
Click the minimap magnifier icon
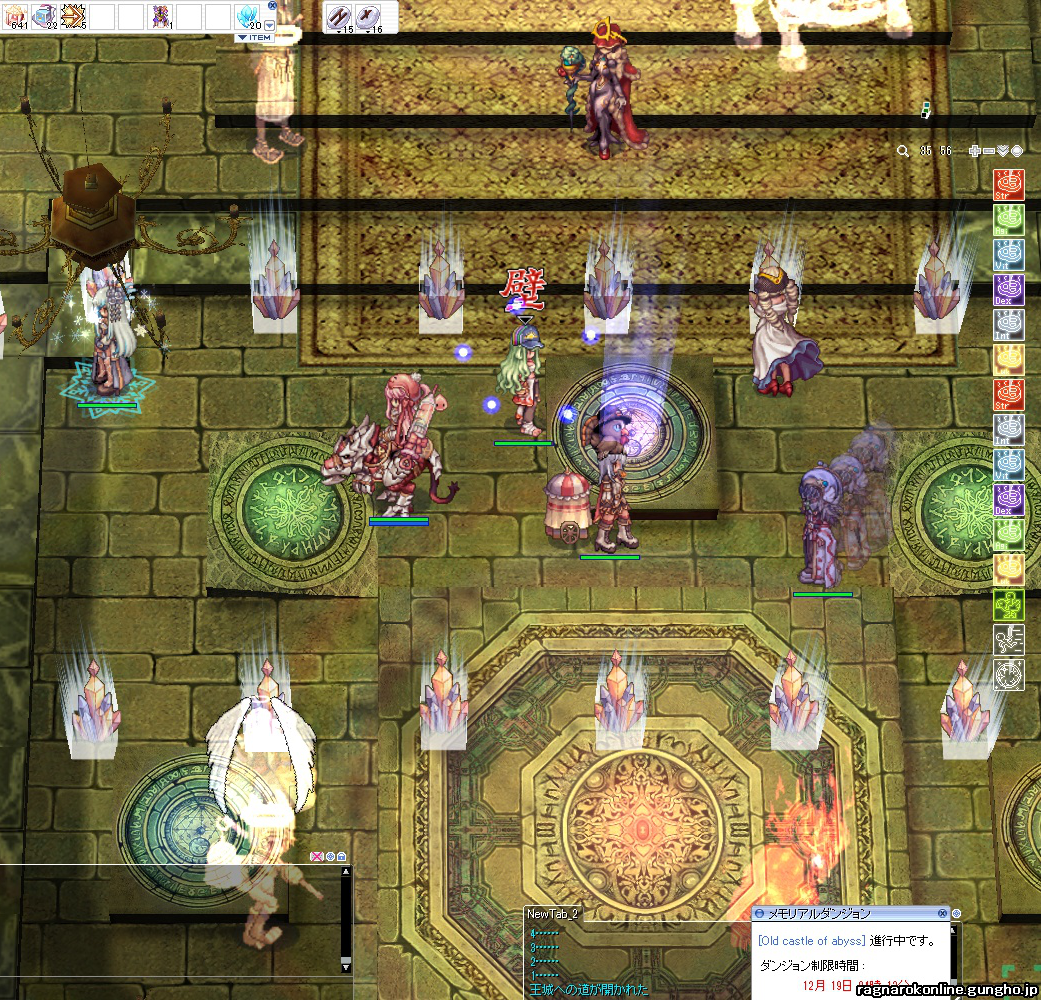click(x=903, y=151)
